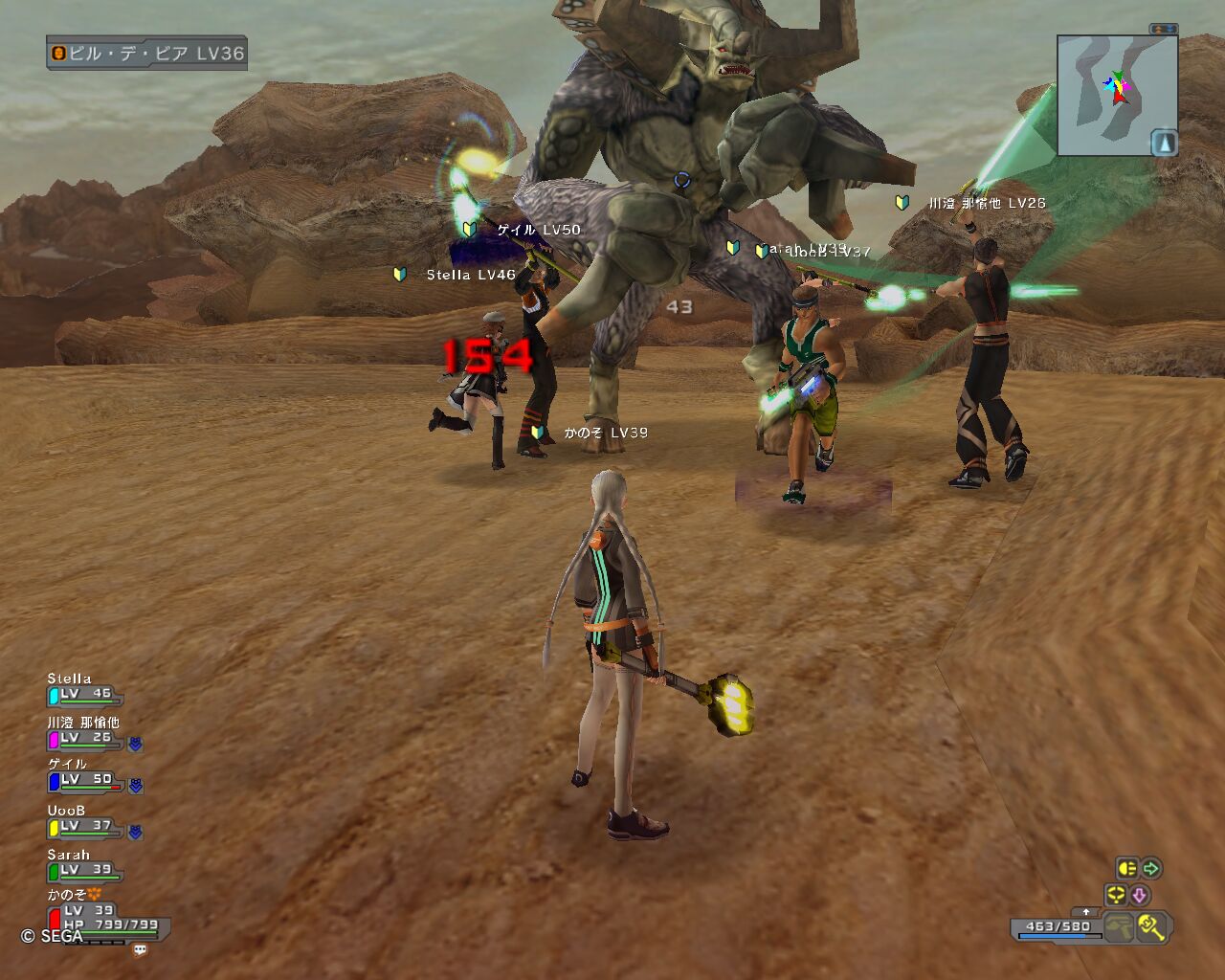This screenshot has width=1225, height=980.
Task: Click the ビル・デ・ビア LV36 target panel
Action: pyautogui.click(x=147, y=54)
